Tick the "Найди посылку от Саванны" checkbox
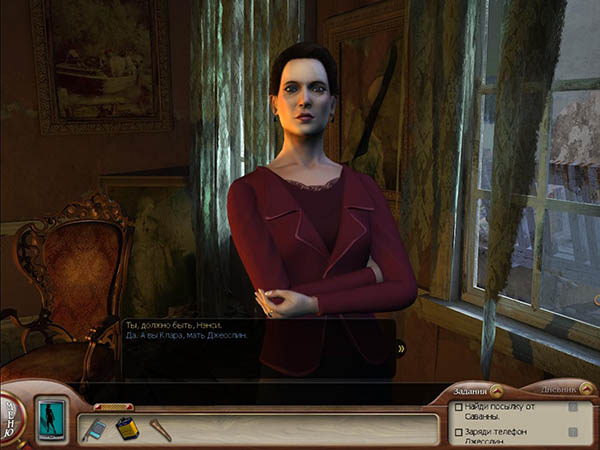 458,407
